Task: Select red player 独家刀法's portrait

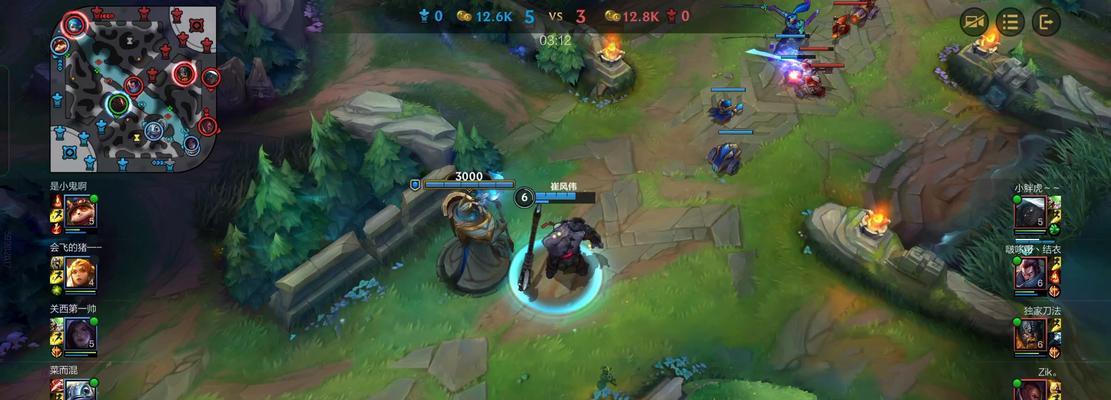Action: click(1029, 334)
